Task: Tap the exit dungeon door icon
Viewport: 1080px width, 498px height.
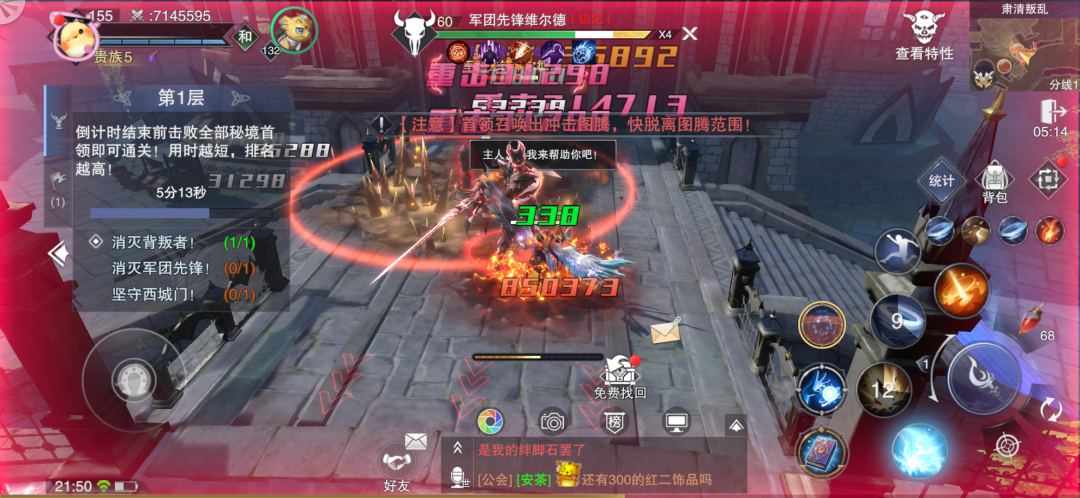Action: pos(1049,111)
